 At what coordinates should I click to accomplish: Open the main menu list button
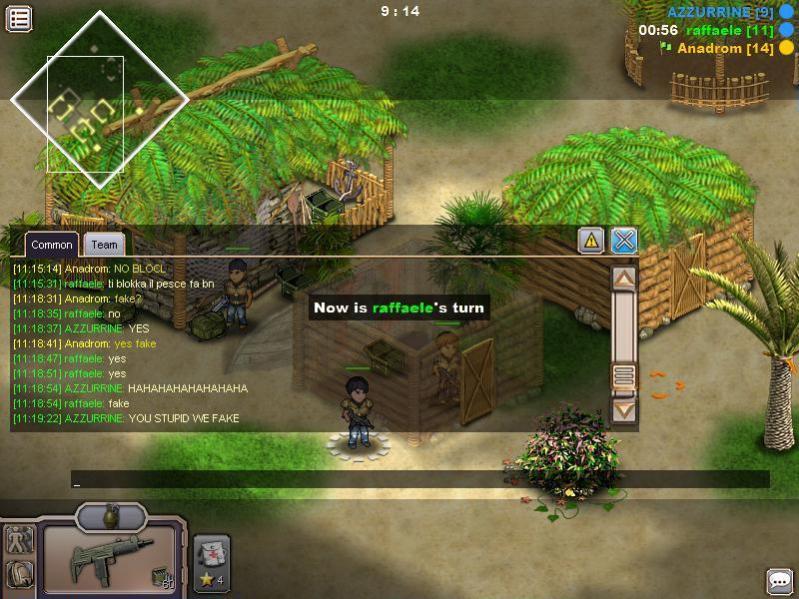(x=19, y=18)
